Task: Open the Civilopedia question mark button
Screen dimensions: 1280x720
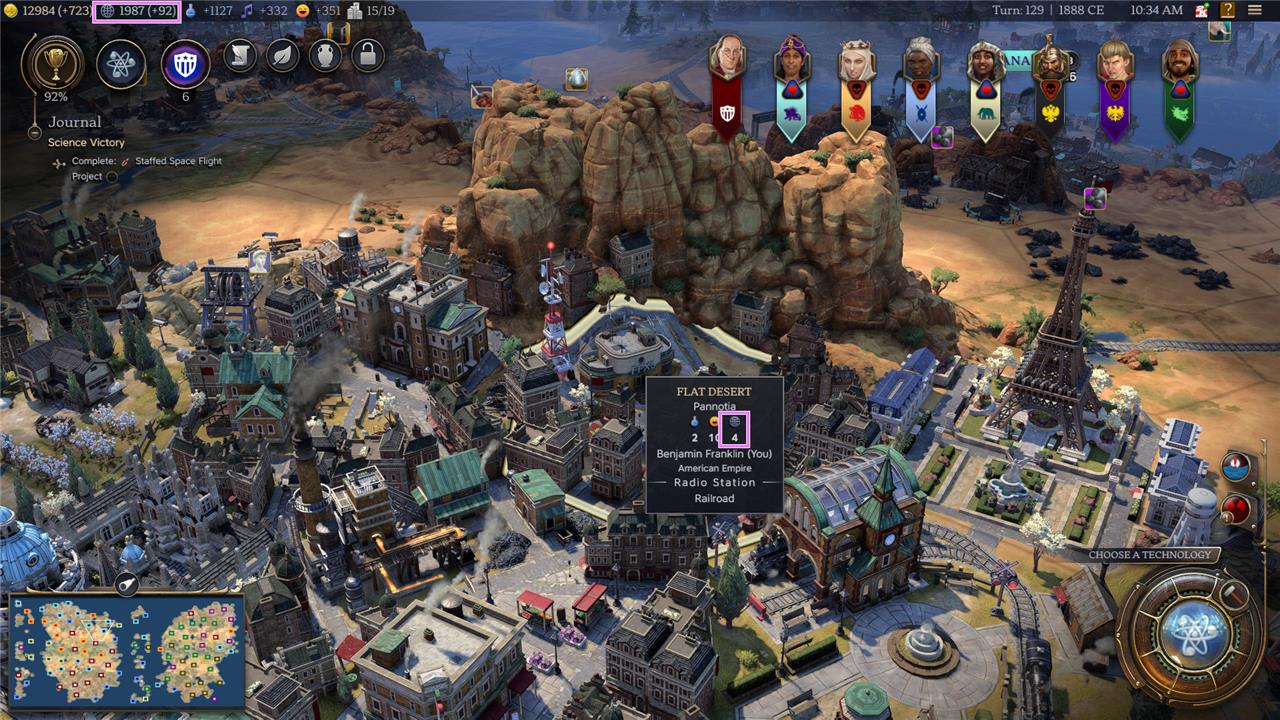Action: [1226, 10]
